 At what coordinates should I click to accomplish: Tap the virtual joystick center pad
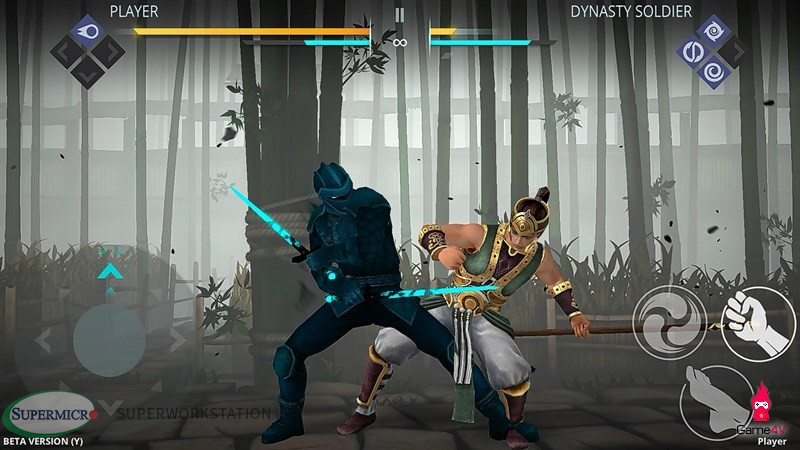110,339
